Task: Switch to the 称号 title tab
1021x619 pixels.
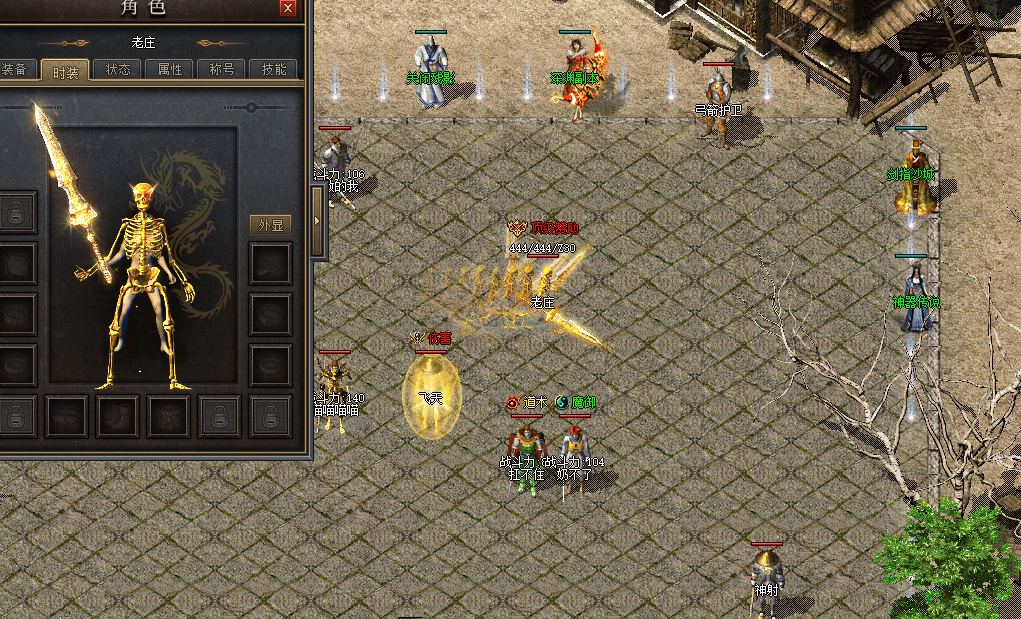Action: point(221,70)
